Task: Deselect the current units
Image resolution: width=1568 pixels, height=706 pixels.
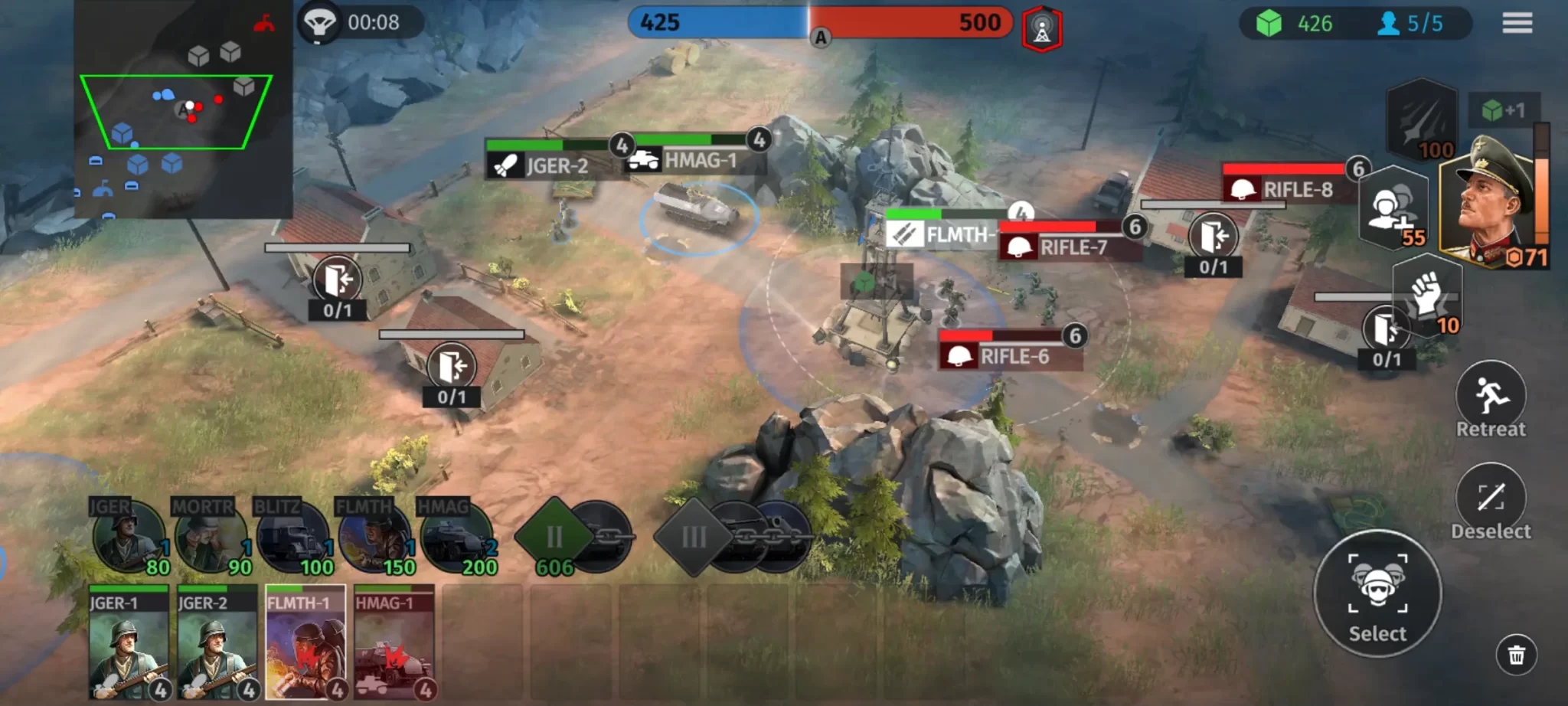Action: tap(1490, 500)
